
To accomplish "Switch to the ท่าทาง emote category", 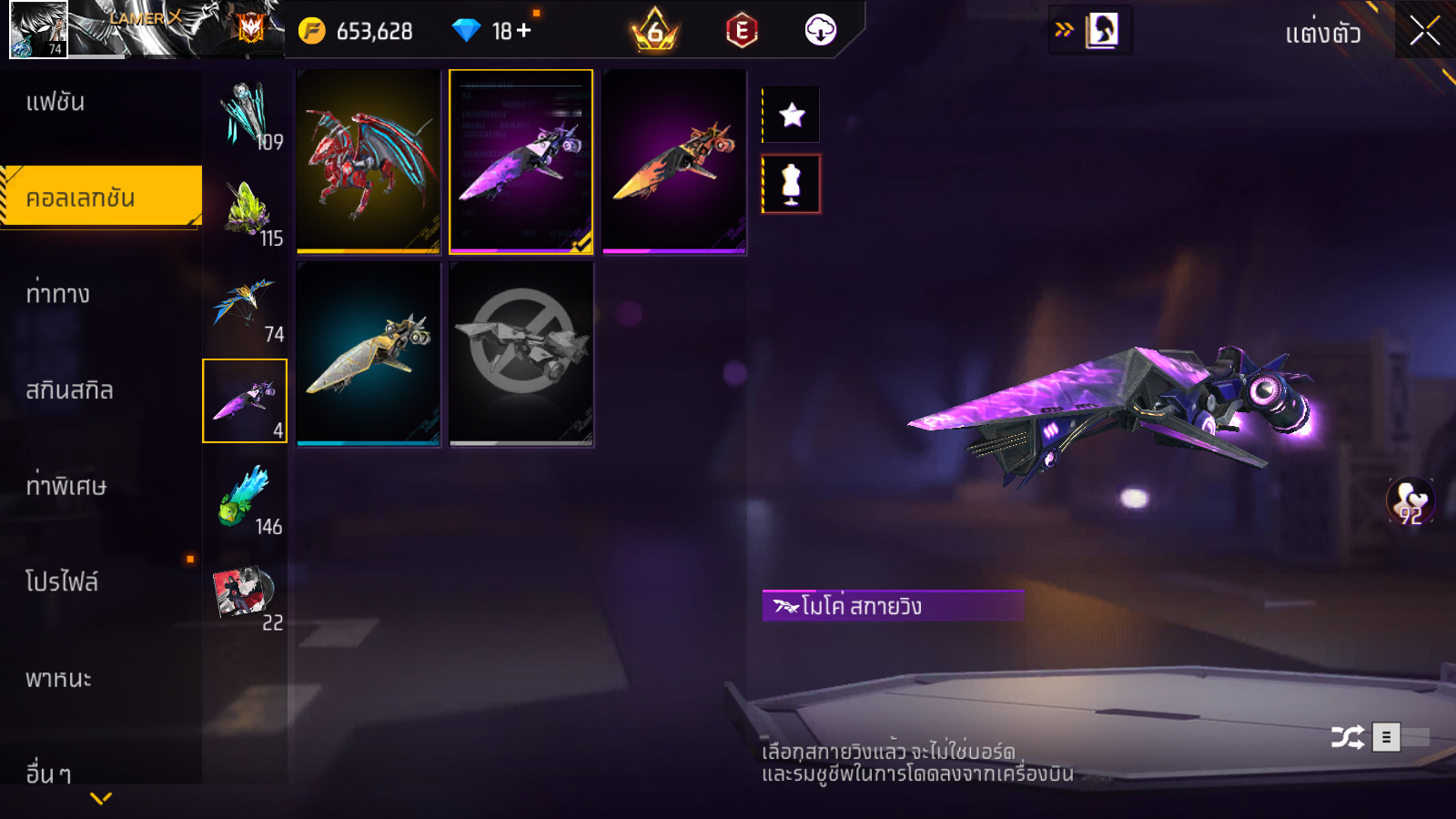I will point(57,294).
